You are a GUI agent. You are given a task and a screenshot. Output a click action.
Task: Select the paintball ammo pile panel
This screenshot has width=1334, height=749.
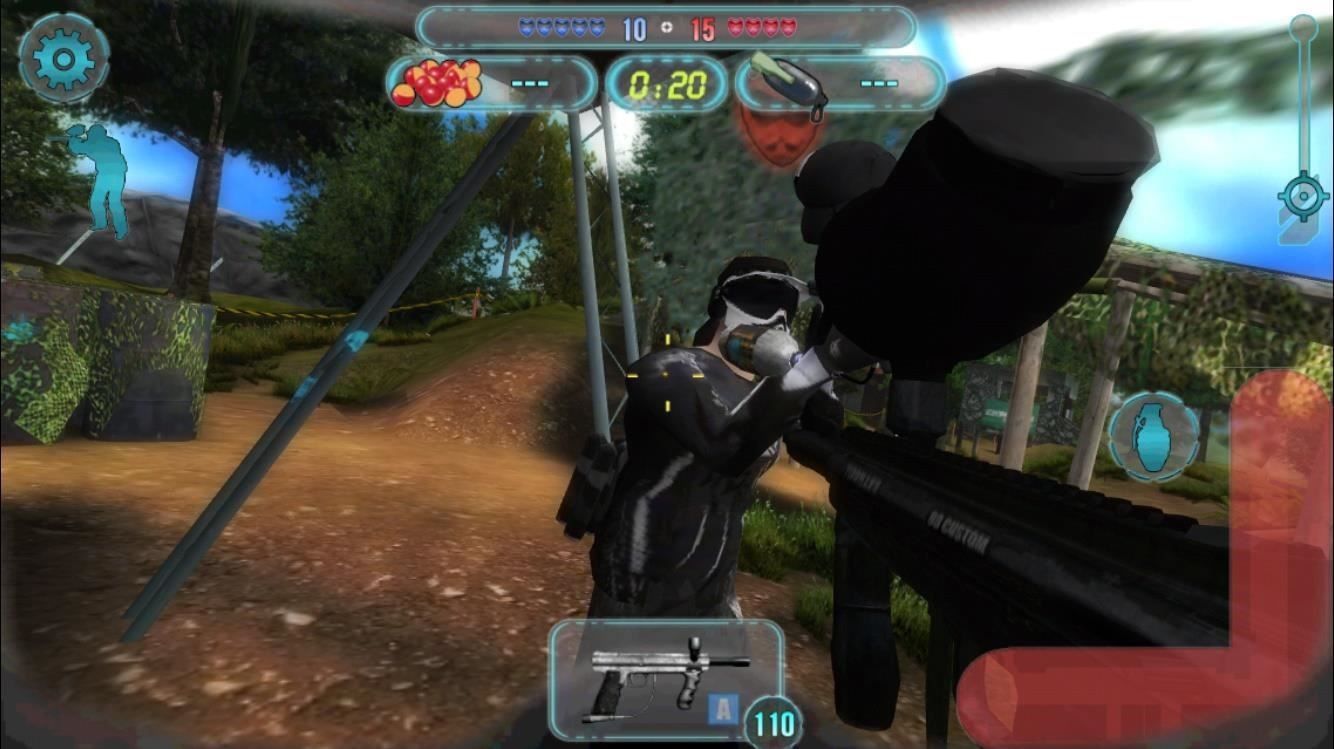point(490,84)
